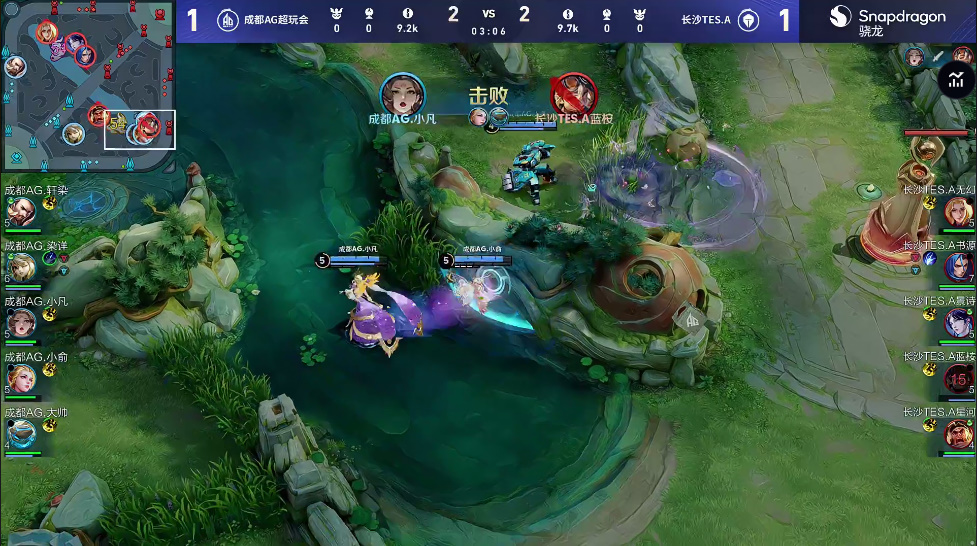Choose the 成都AG.染详 hero portrait
Viewport: 977px width, 546px height.
point(22,267)
